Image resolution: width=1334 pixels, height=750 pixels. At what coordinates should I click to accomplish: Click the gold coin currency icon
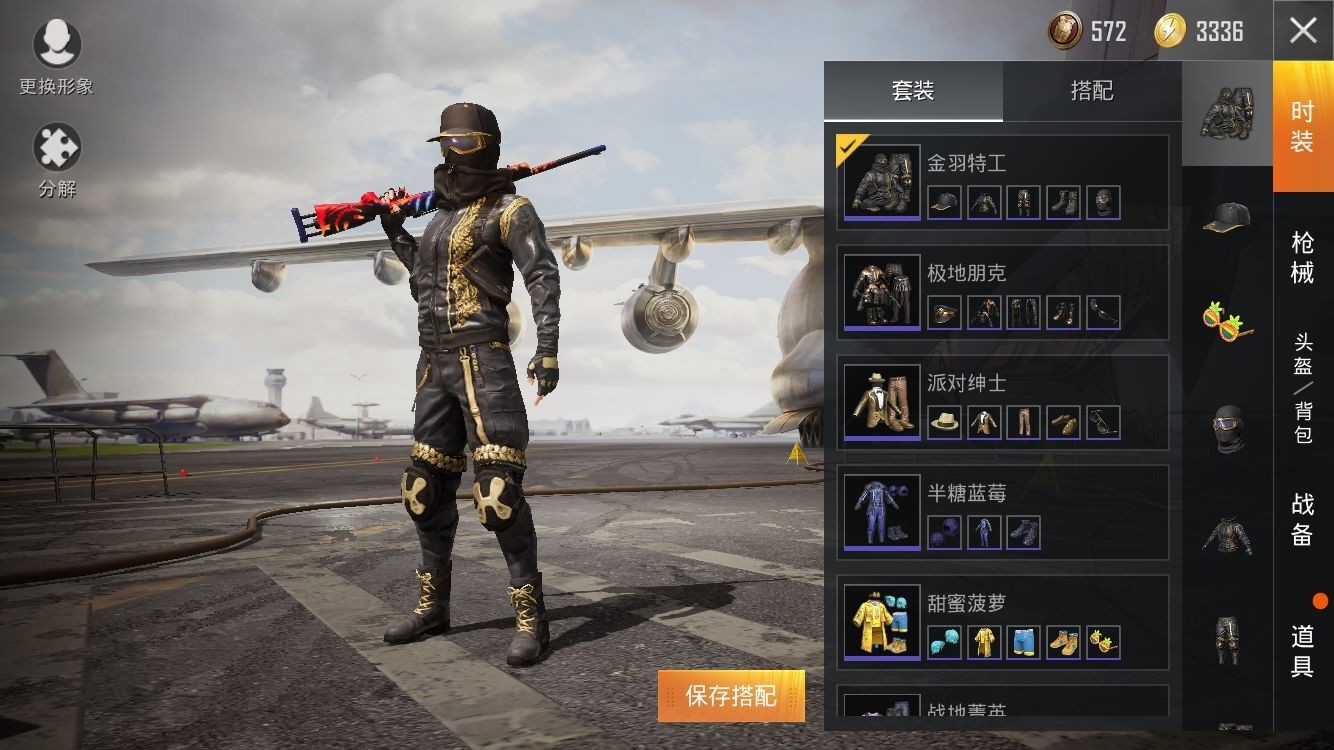pos(1063,30)
